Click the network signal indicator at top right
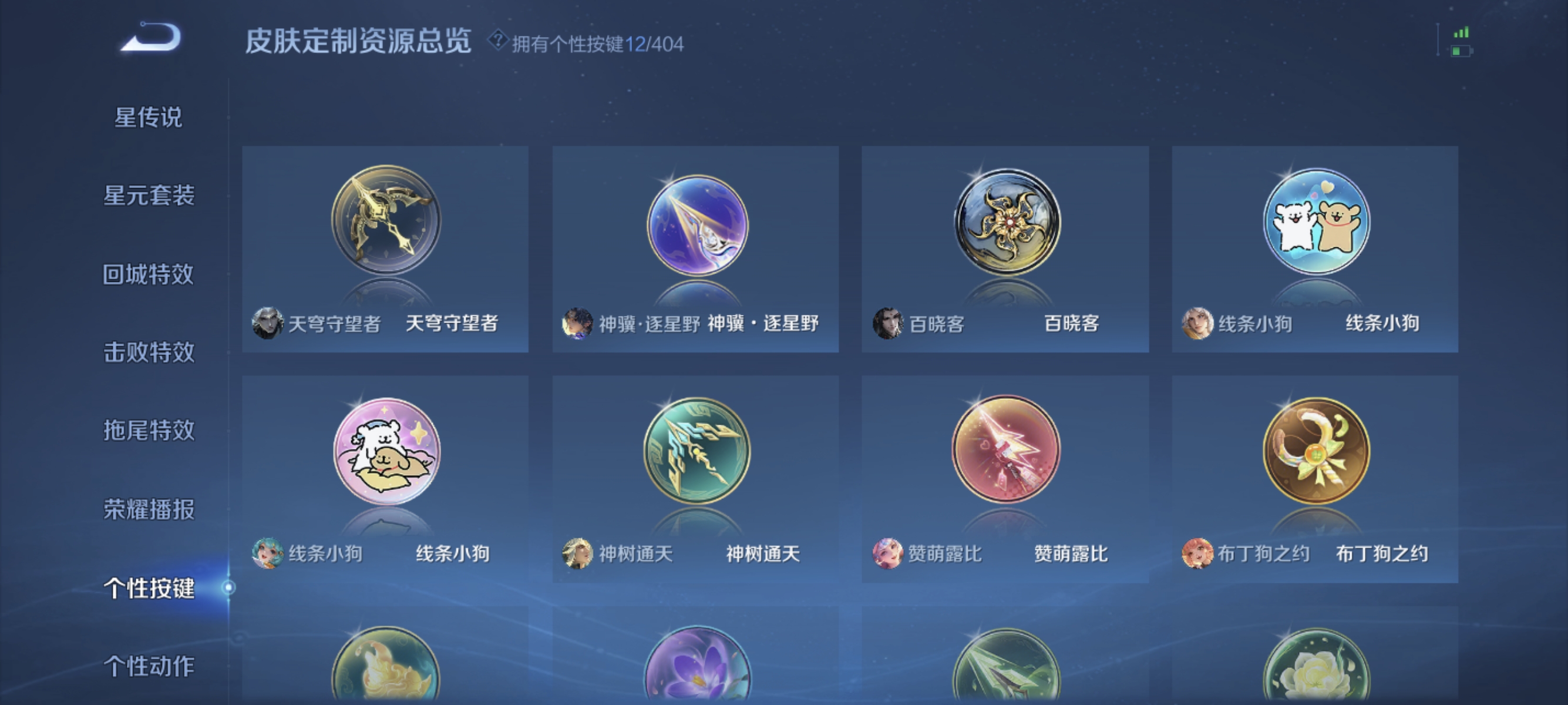Screen dimensions: 1568x705 (1461, 33)
